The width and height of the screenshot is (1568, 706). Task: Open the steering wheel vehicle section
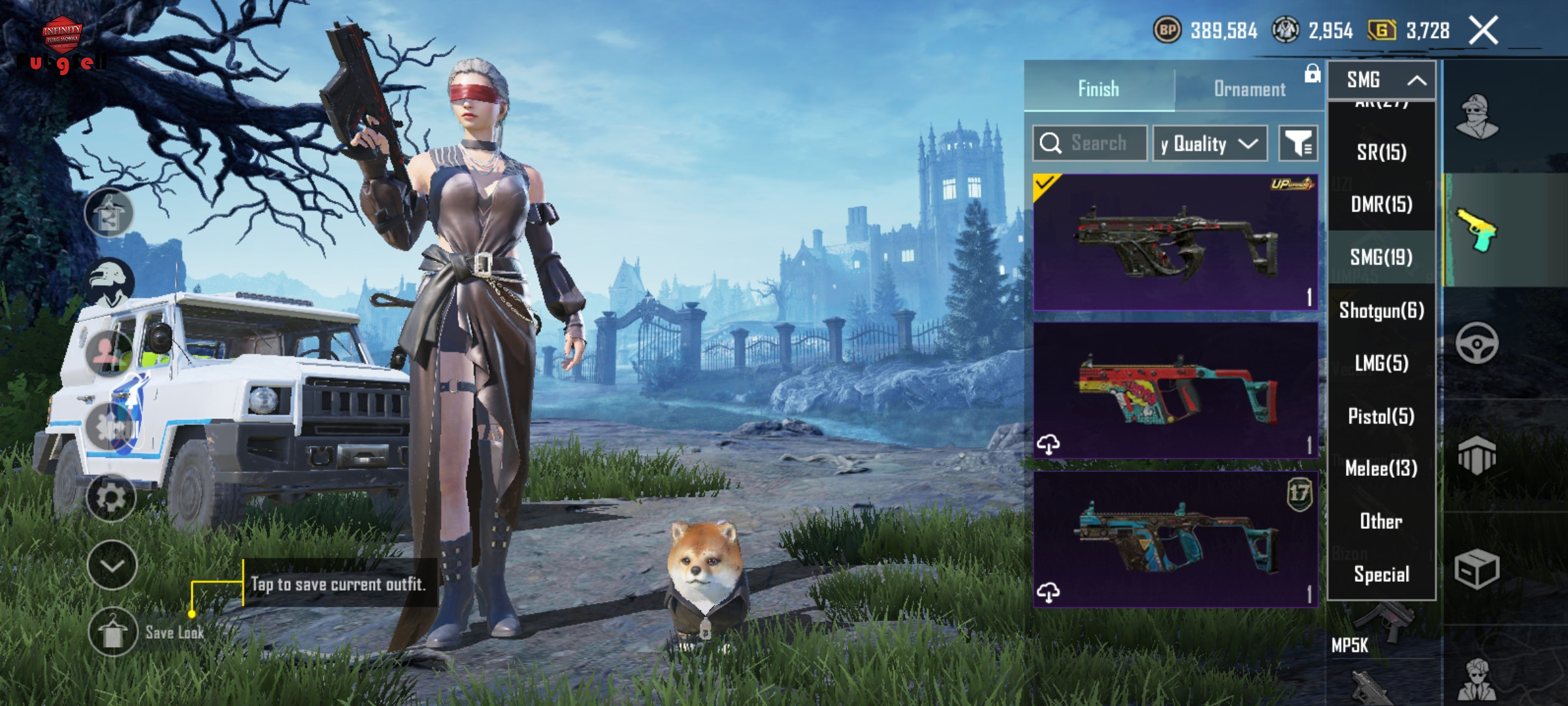(1477, 343)
